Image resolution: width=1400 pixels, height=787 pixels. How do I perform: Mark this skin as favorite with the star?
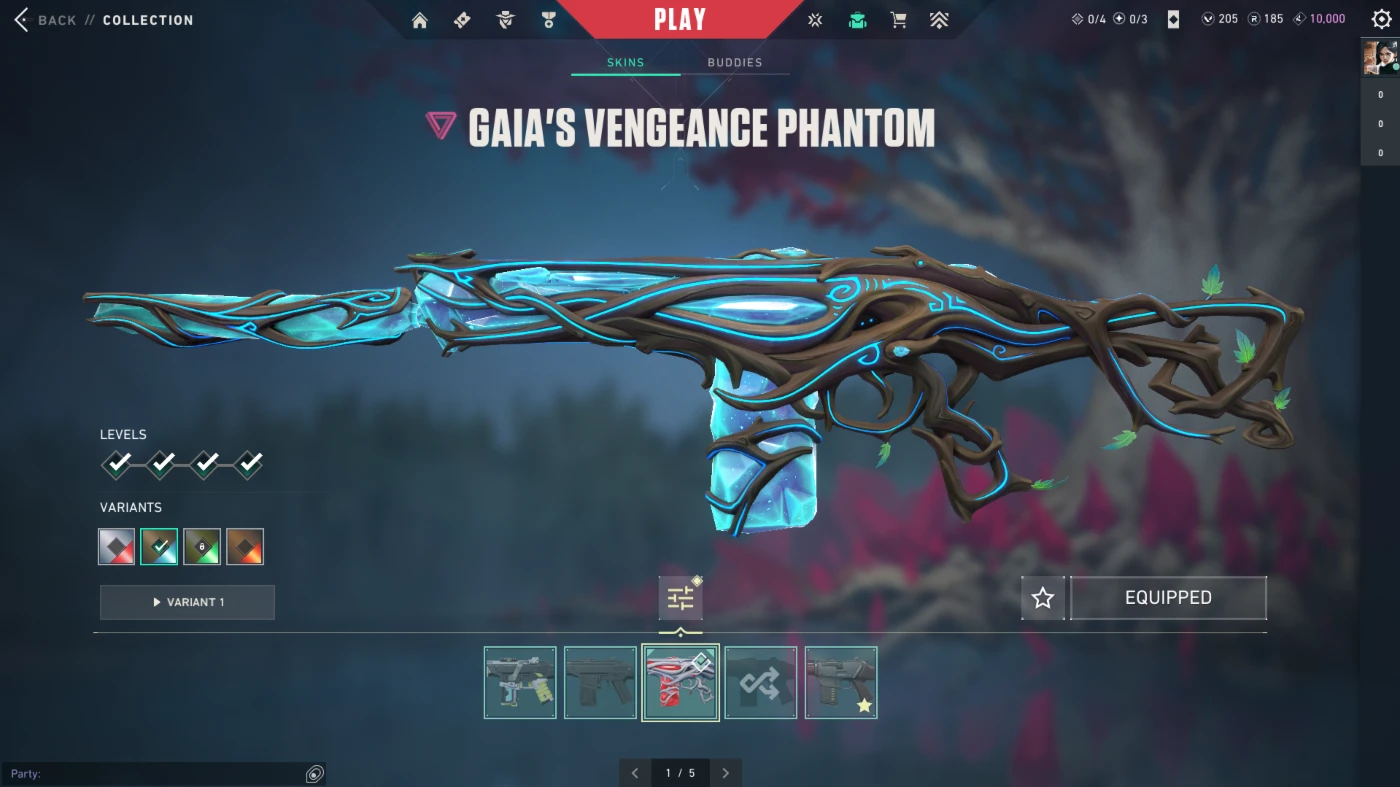[x=1043, y=598]
